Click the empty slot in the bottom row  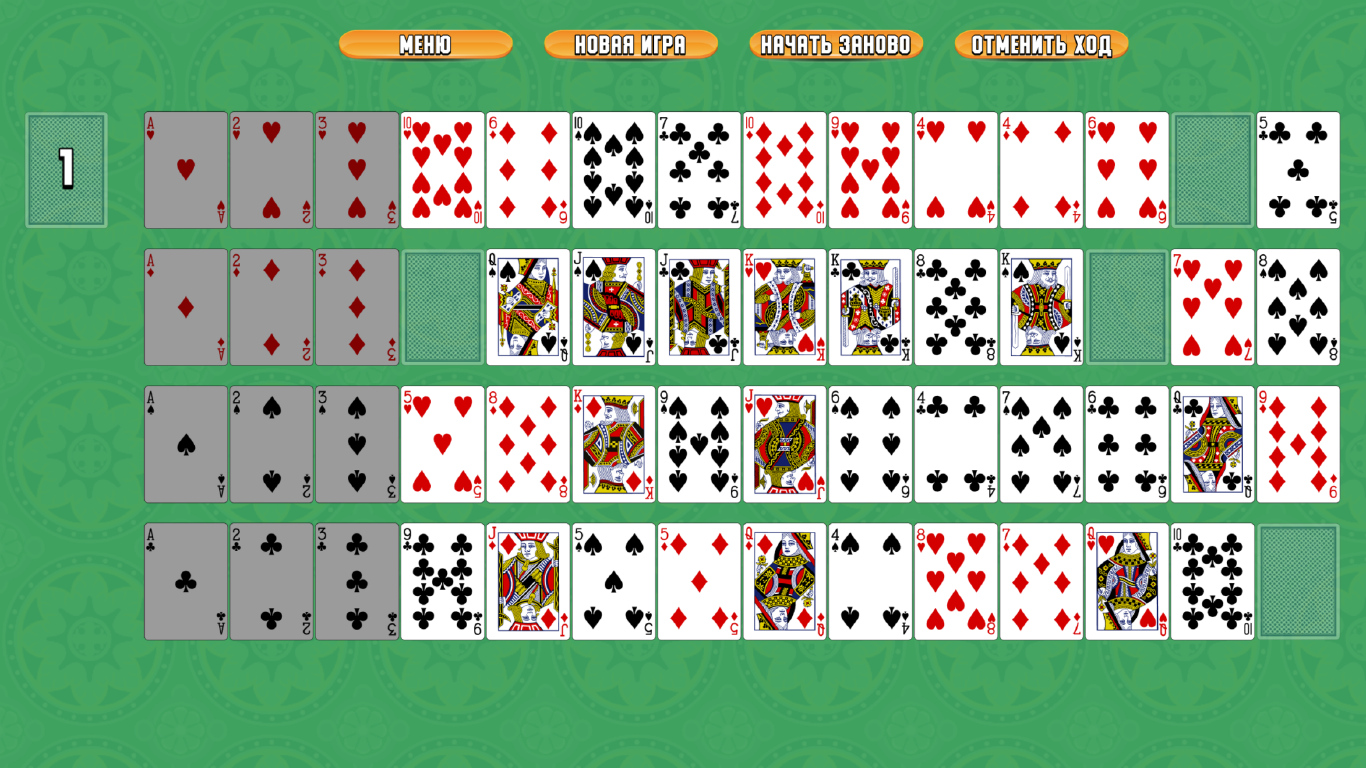coord(1298,580)
